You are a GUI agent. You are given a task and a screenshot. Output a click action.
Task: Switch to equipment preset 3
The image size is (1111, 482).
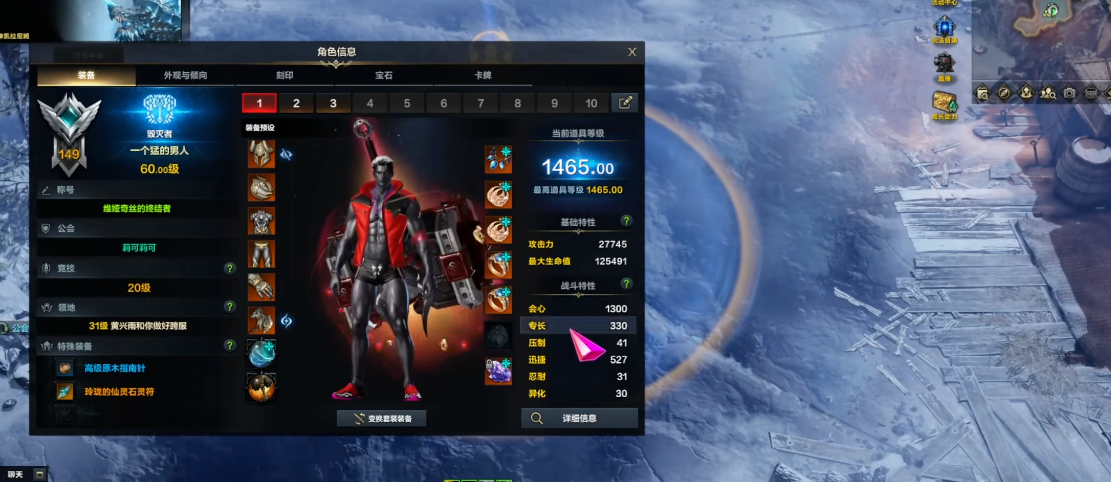coord(333,103)
